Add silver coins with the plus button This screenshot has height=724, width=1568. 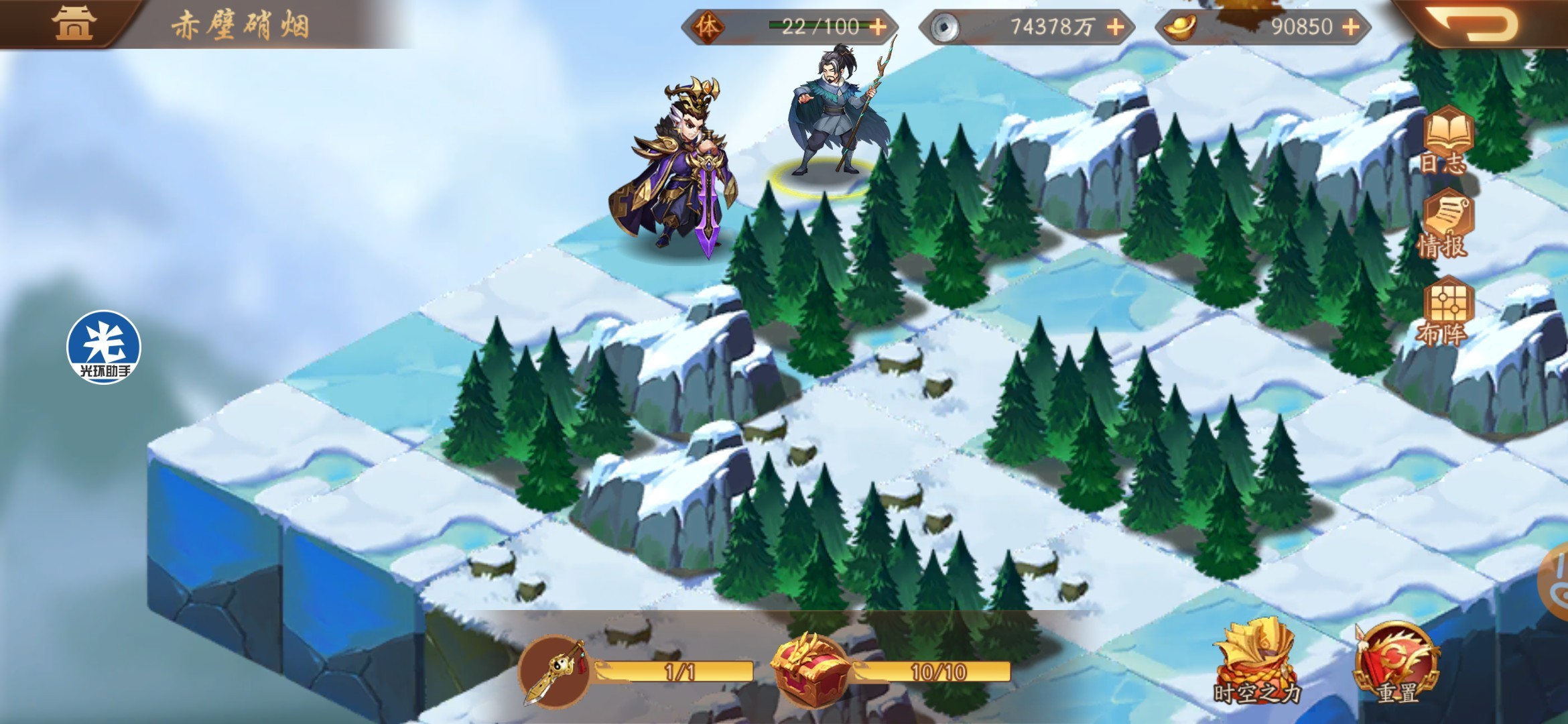pyautogui.click(x=1115, y=27)
